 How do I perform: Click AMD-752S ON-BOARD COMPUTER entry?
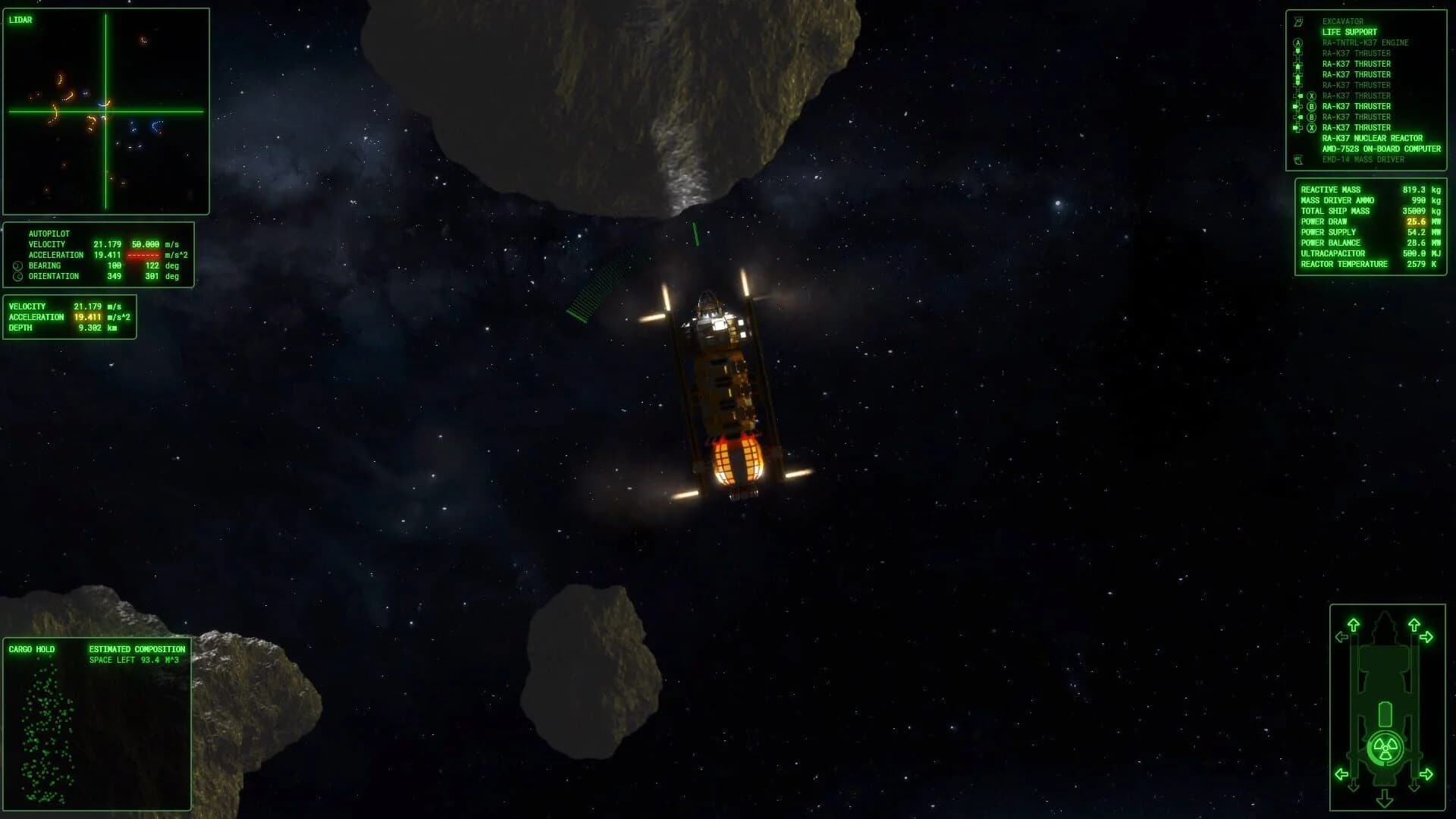click(1380, 149)
